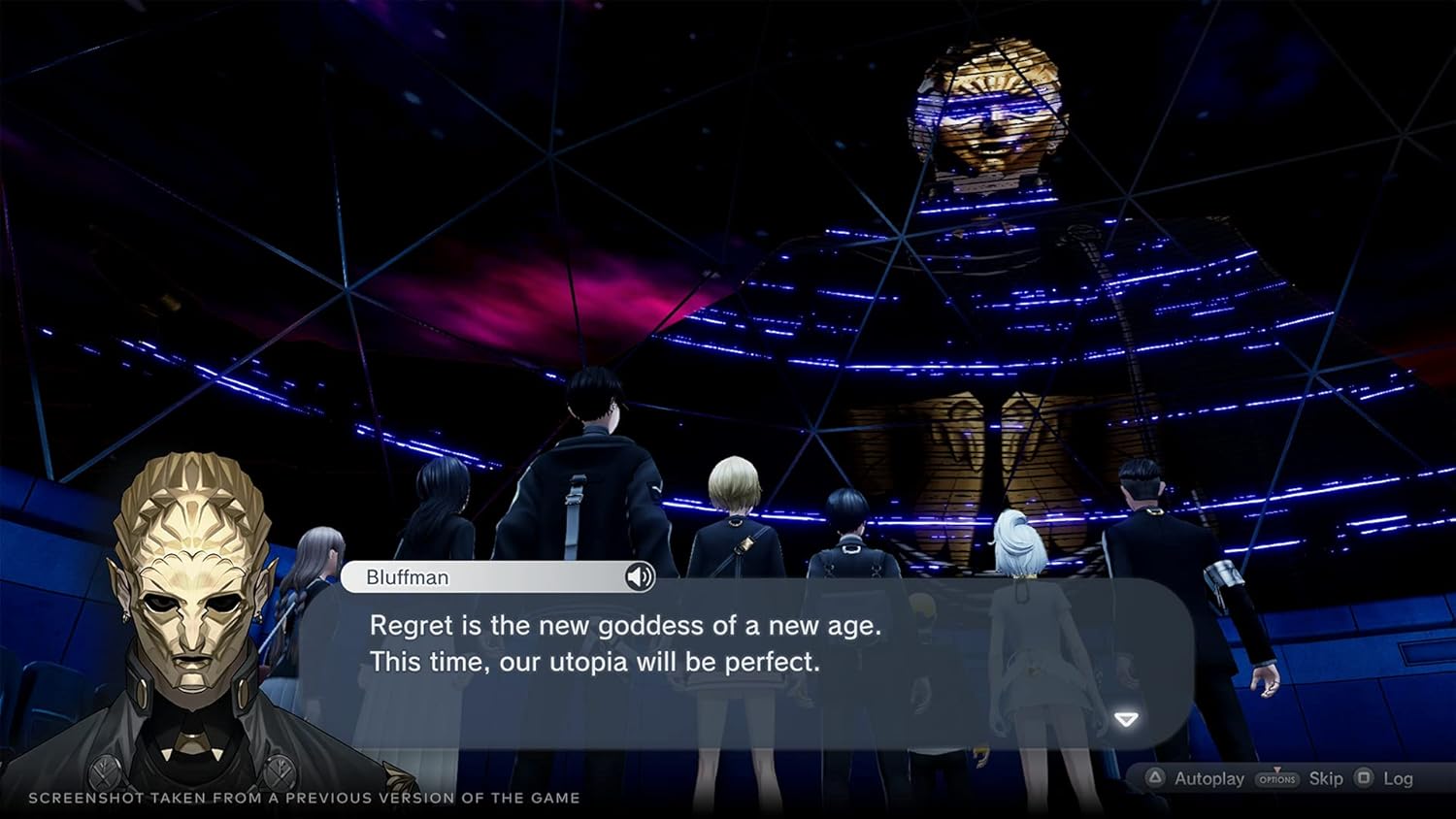Replay Bluffman's voice line with speaker icon

[639, 577]
